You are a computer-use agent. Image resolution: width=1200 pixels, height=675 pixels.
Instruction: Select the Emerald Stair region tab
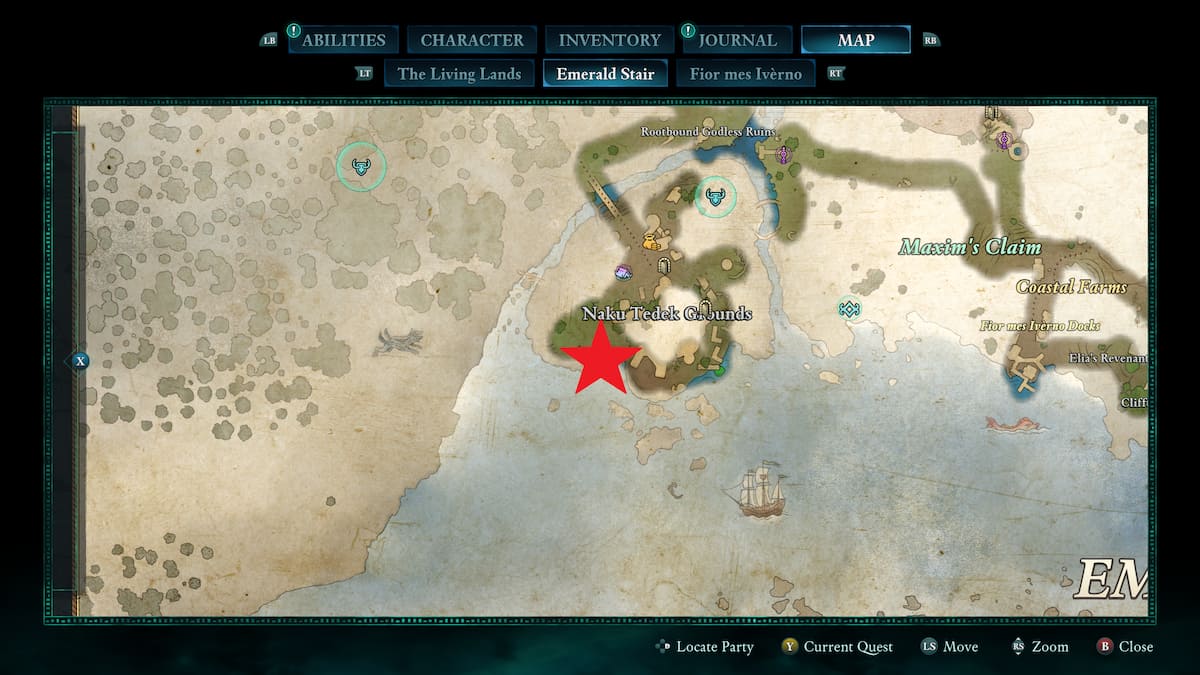click(x=606, y=73)
